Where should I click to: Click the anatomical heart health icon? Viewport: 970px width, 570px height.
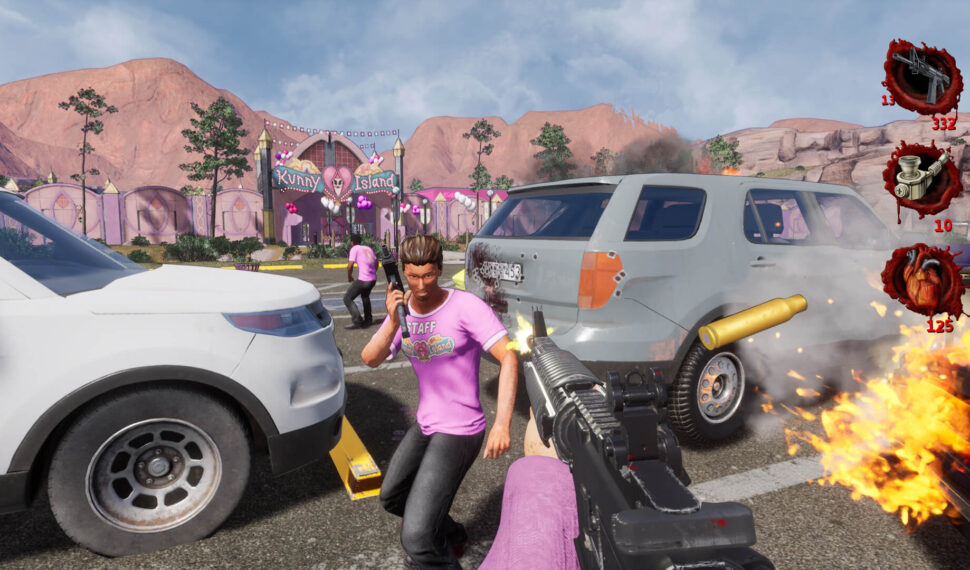point(921,281)
